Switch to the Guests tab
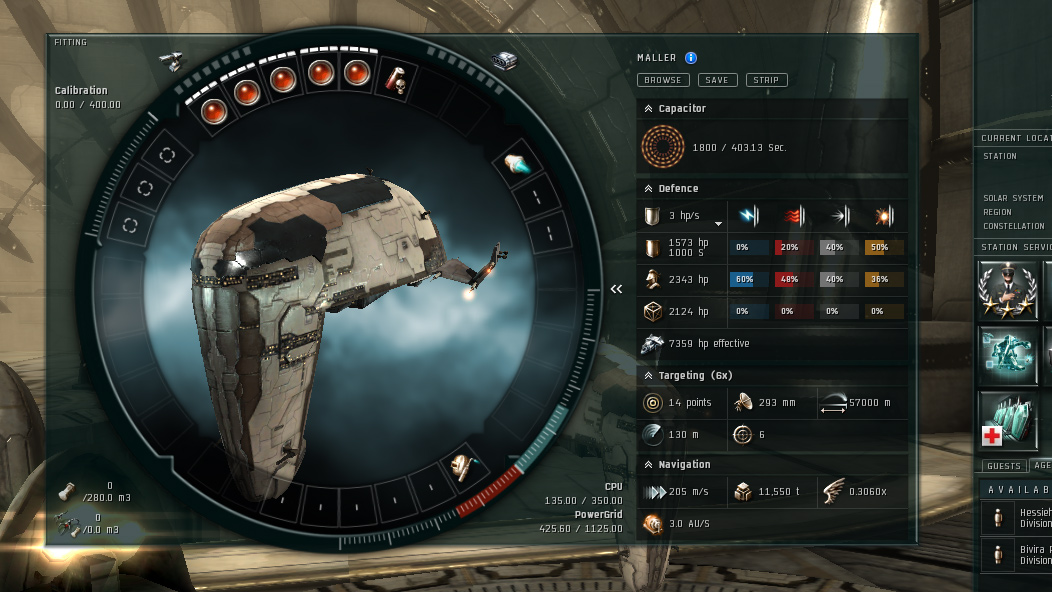1052x592 pixels. pyautogui.click(x=1003, y=466)
